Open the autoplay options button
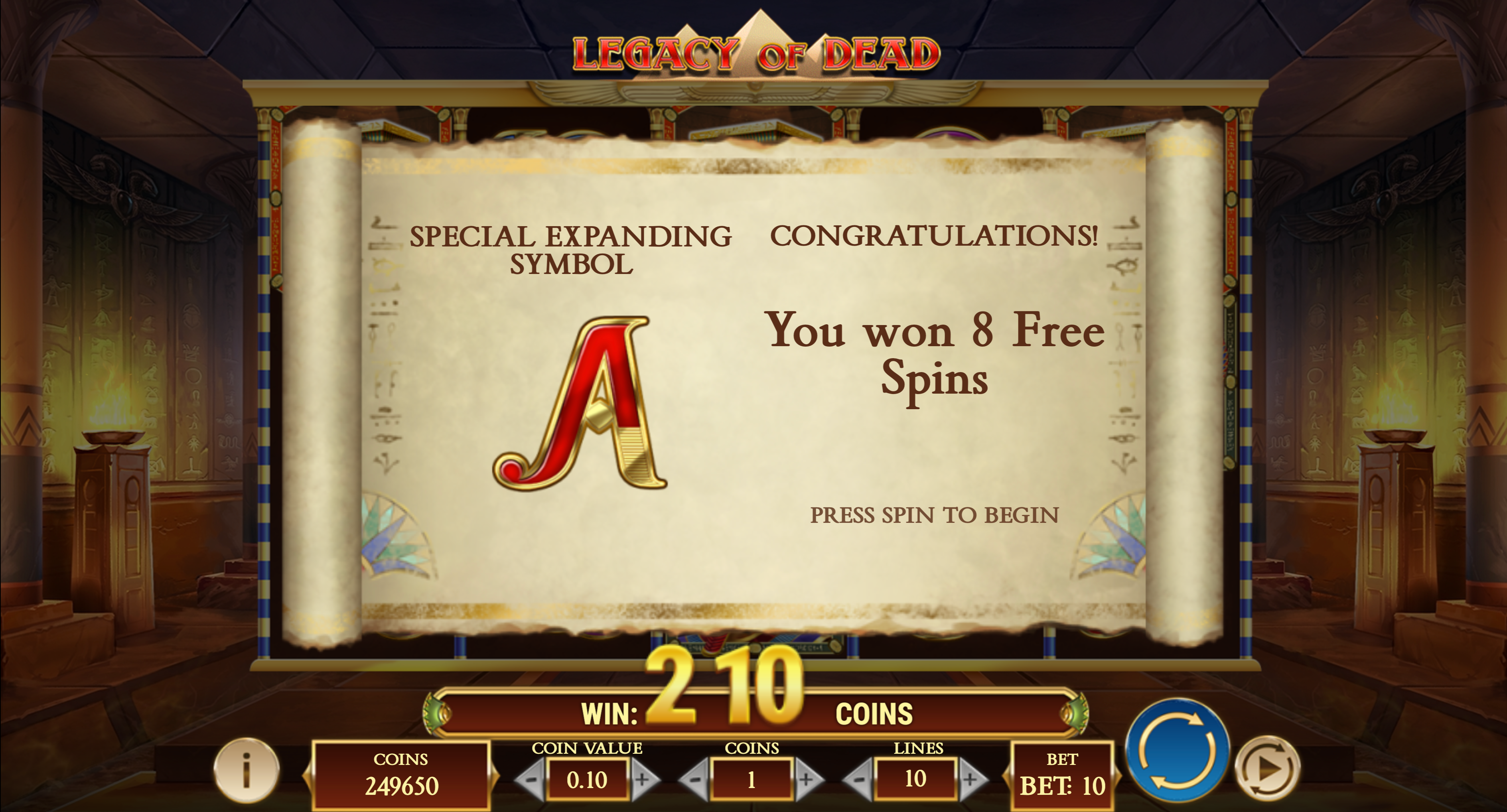 click(x=1267, y=768)
